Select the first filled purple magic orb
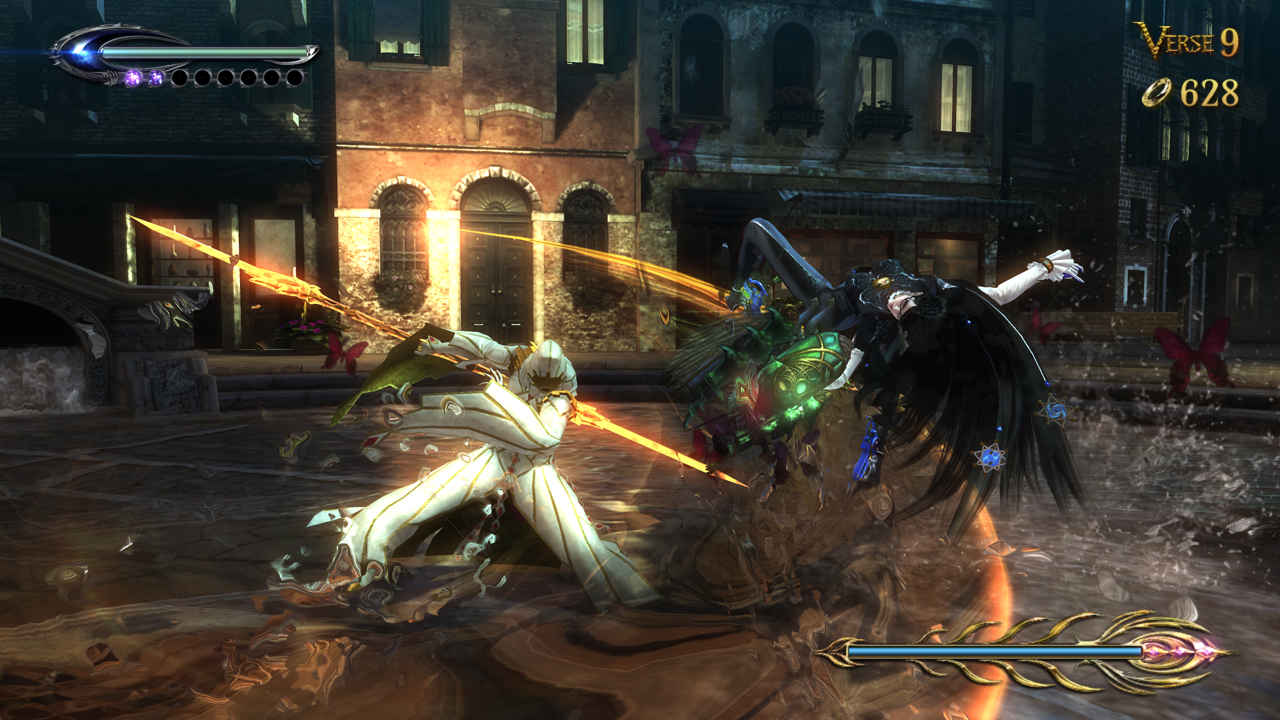 (x=134, y=77)
